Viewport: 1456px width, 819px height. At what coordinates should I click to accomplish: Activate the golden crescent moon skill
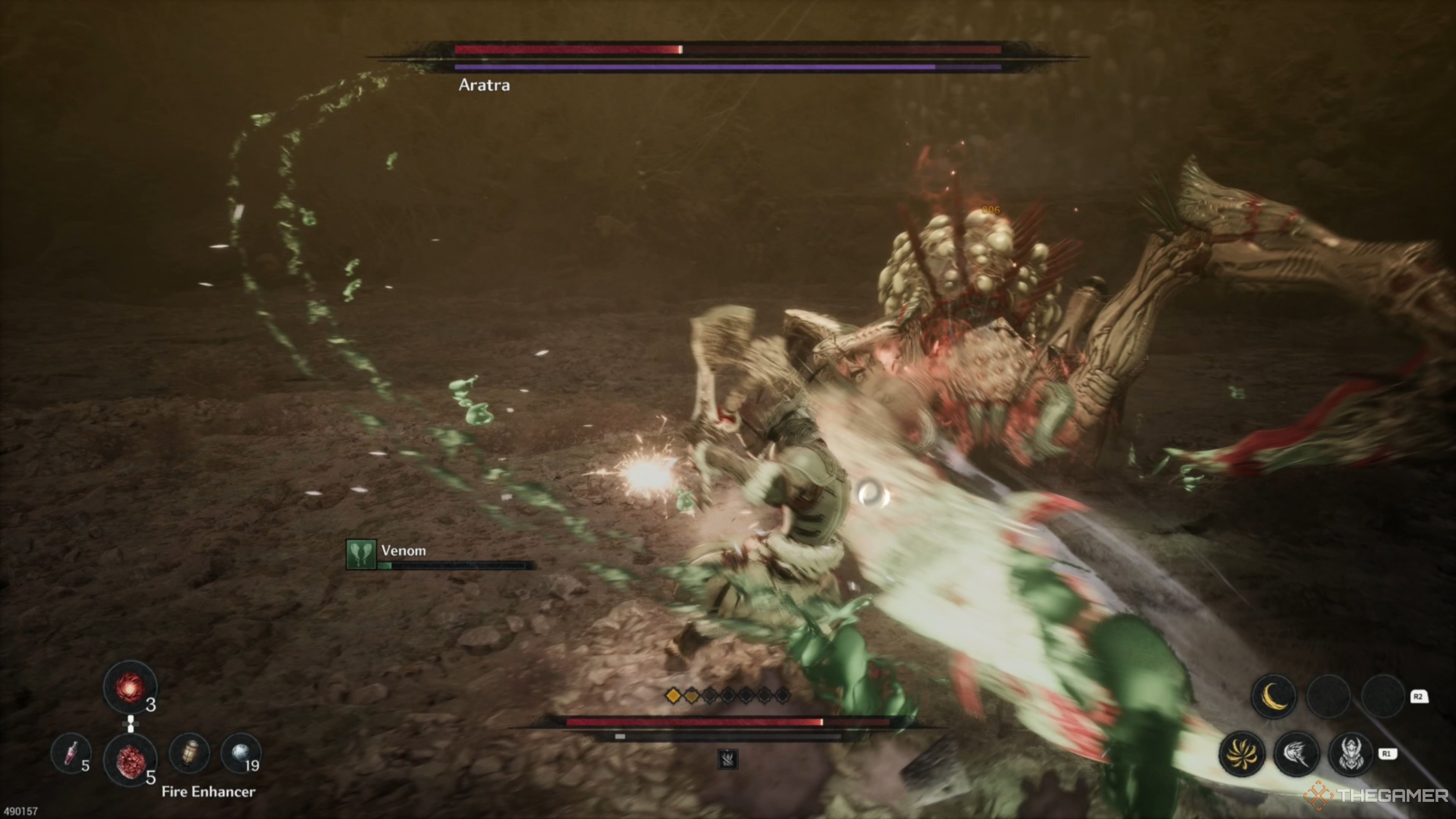click(x=1274, y=697)
